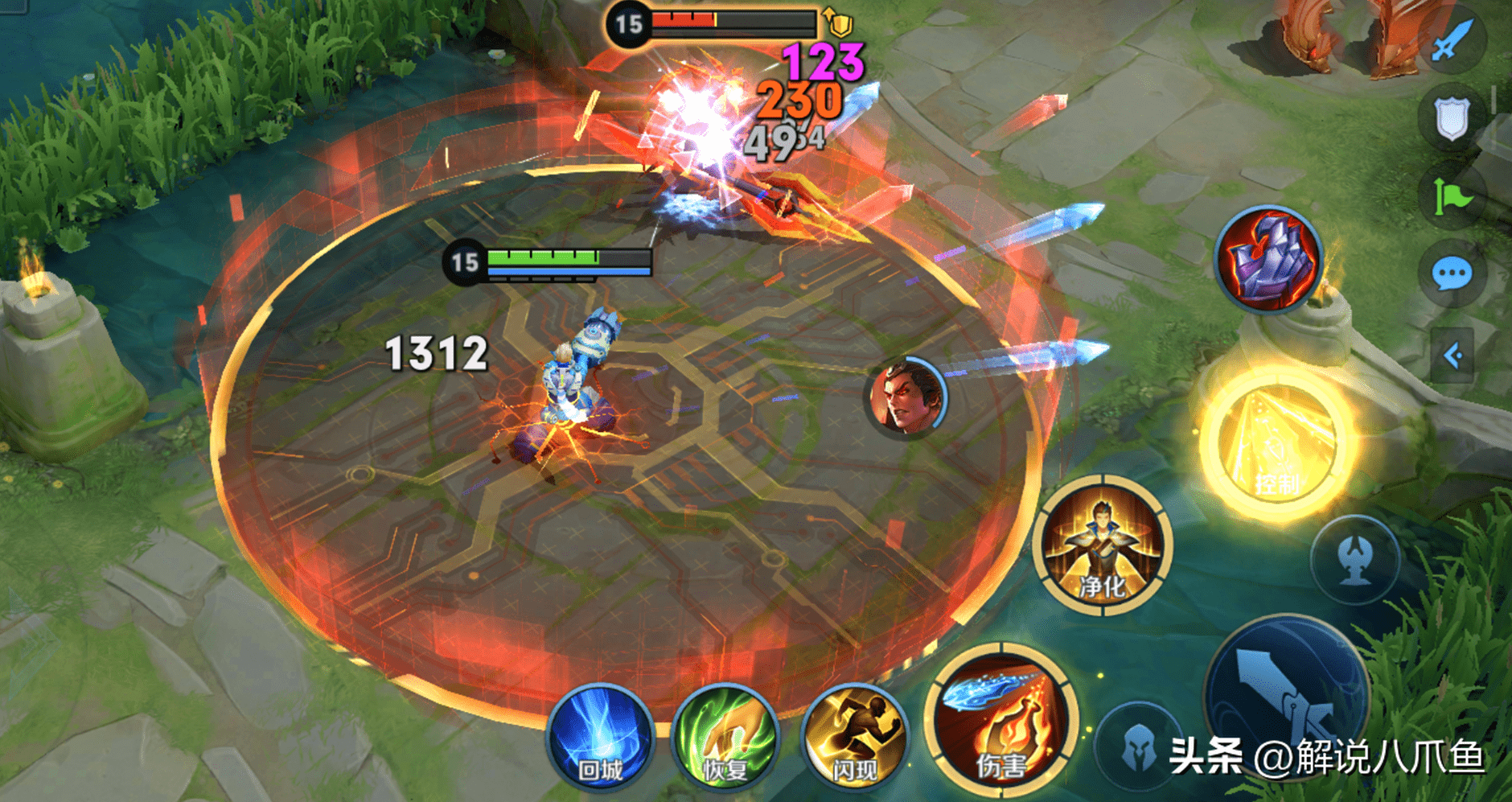Collapse the side panel with the arrow
The height and width of the screenshot is (802, 1512).
coord(1452,355)
